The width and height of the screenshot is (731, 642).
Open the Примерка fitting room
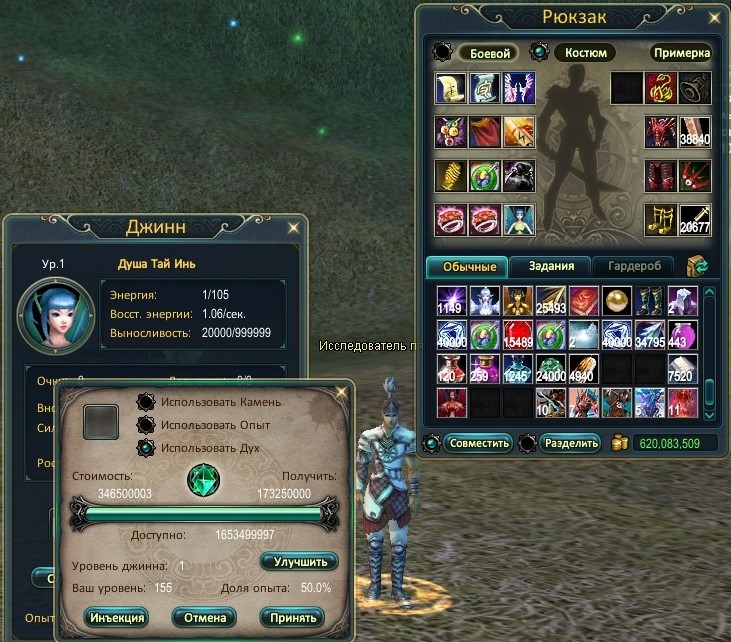click(681, 53)
